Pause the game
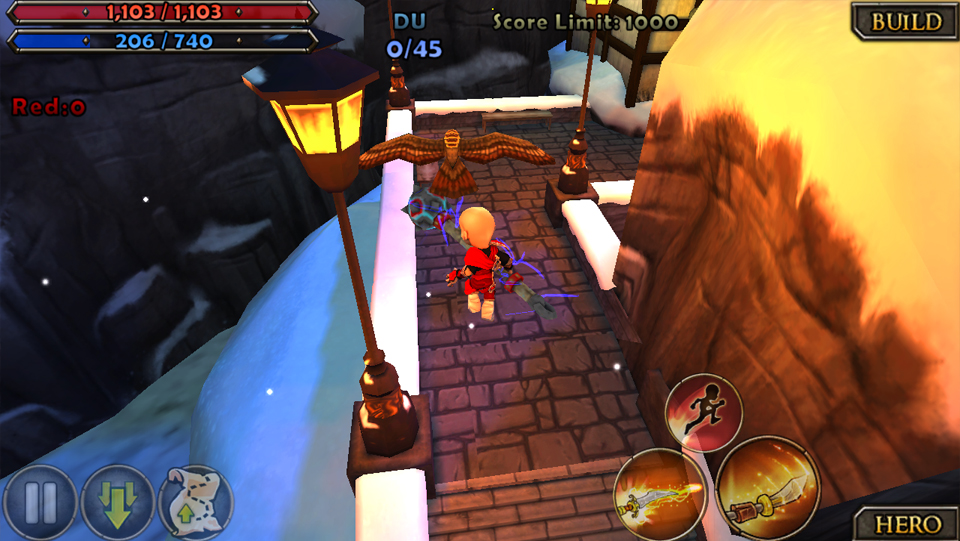 (39, 502)
